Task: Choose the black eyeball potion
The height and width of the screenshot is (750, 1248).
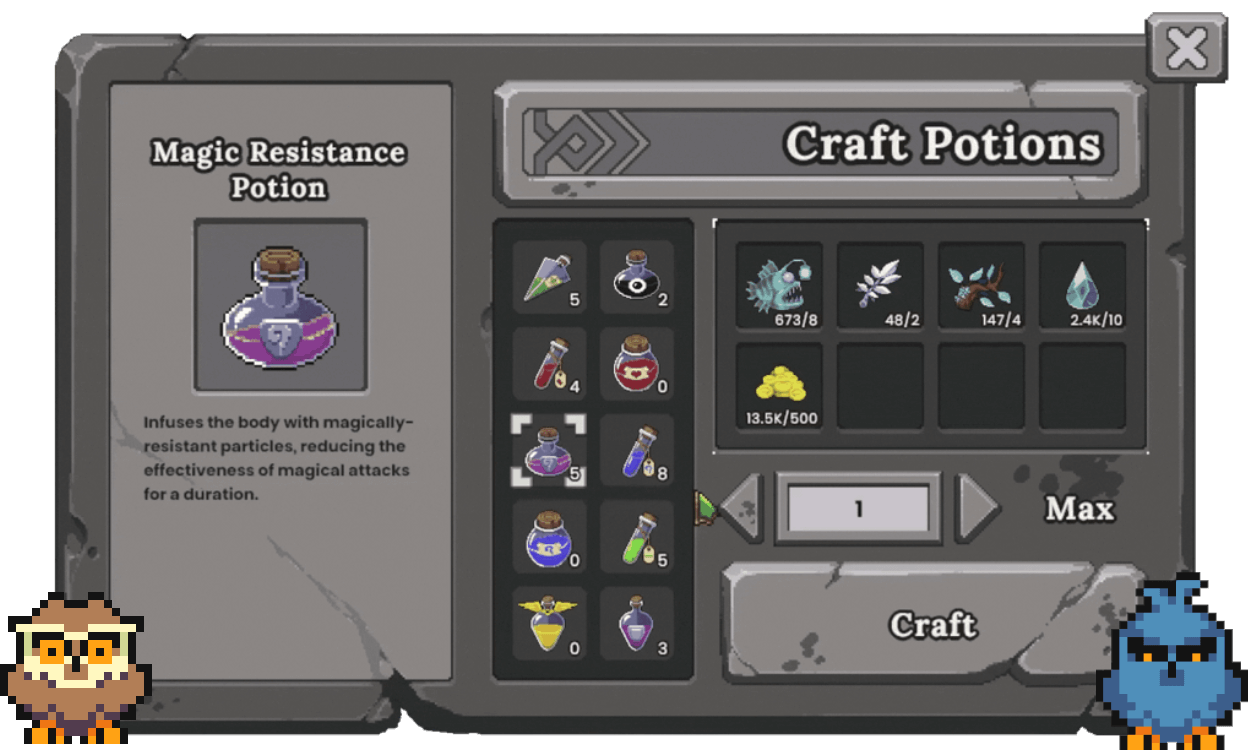Action: [x=637, y=277]
